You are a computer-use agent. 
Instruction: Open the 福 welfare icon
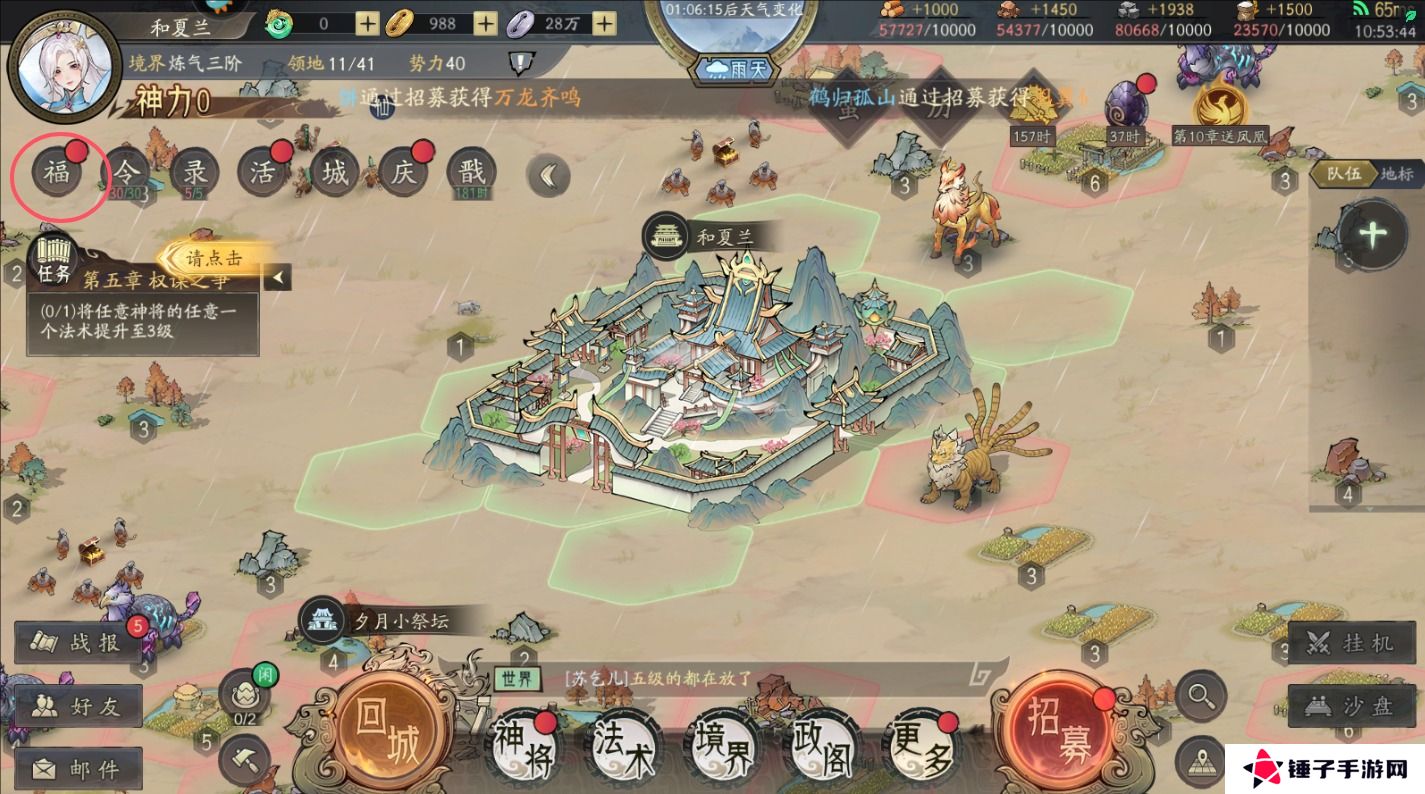click(57, 174)
